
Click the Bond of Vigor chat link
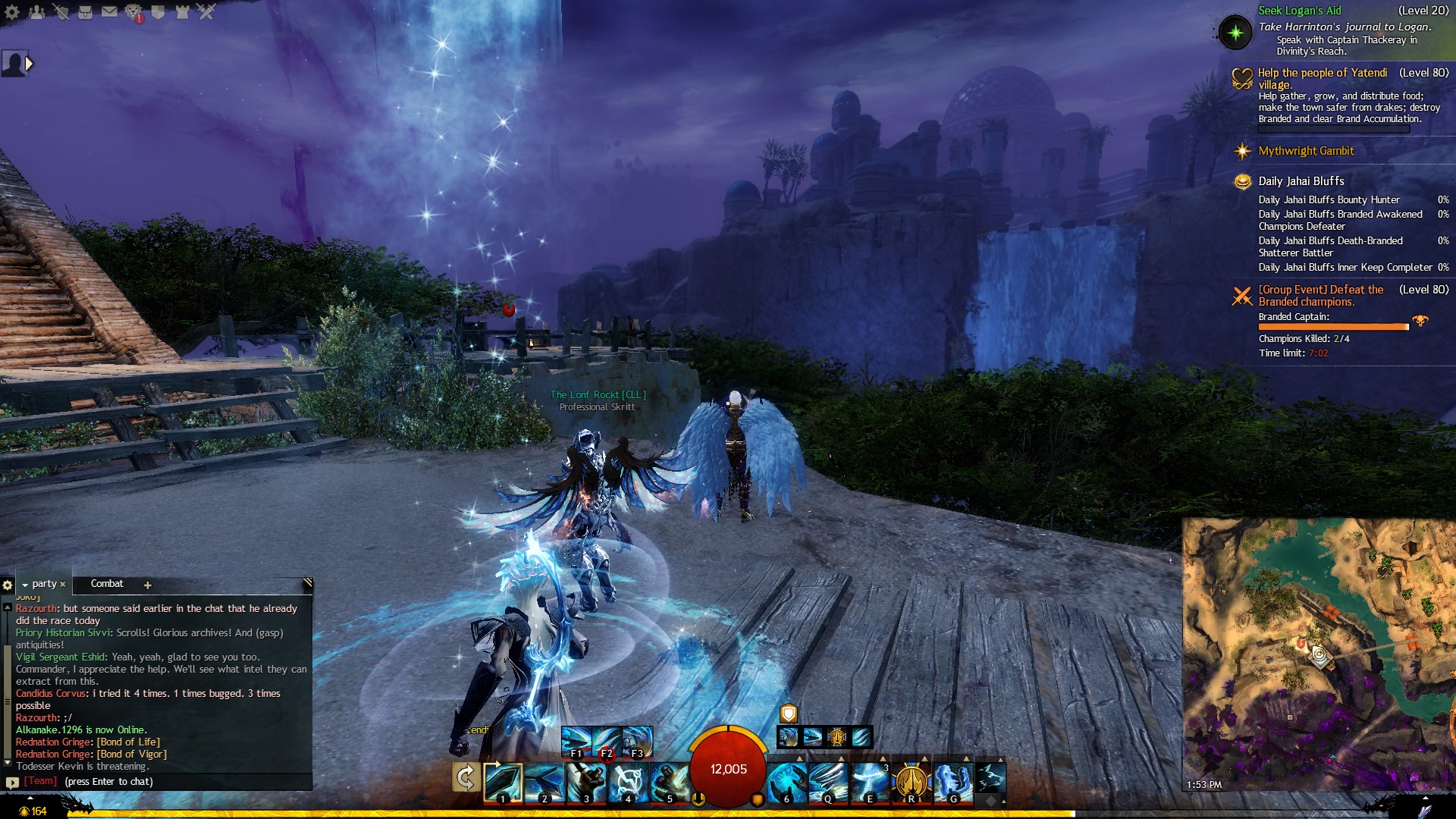pos(131,755)
